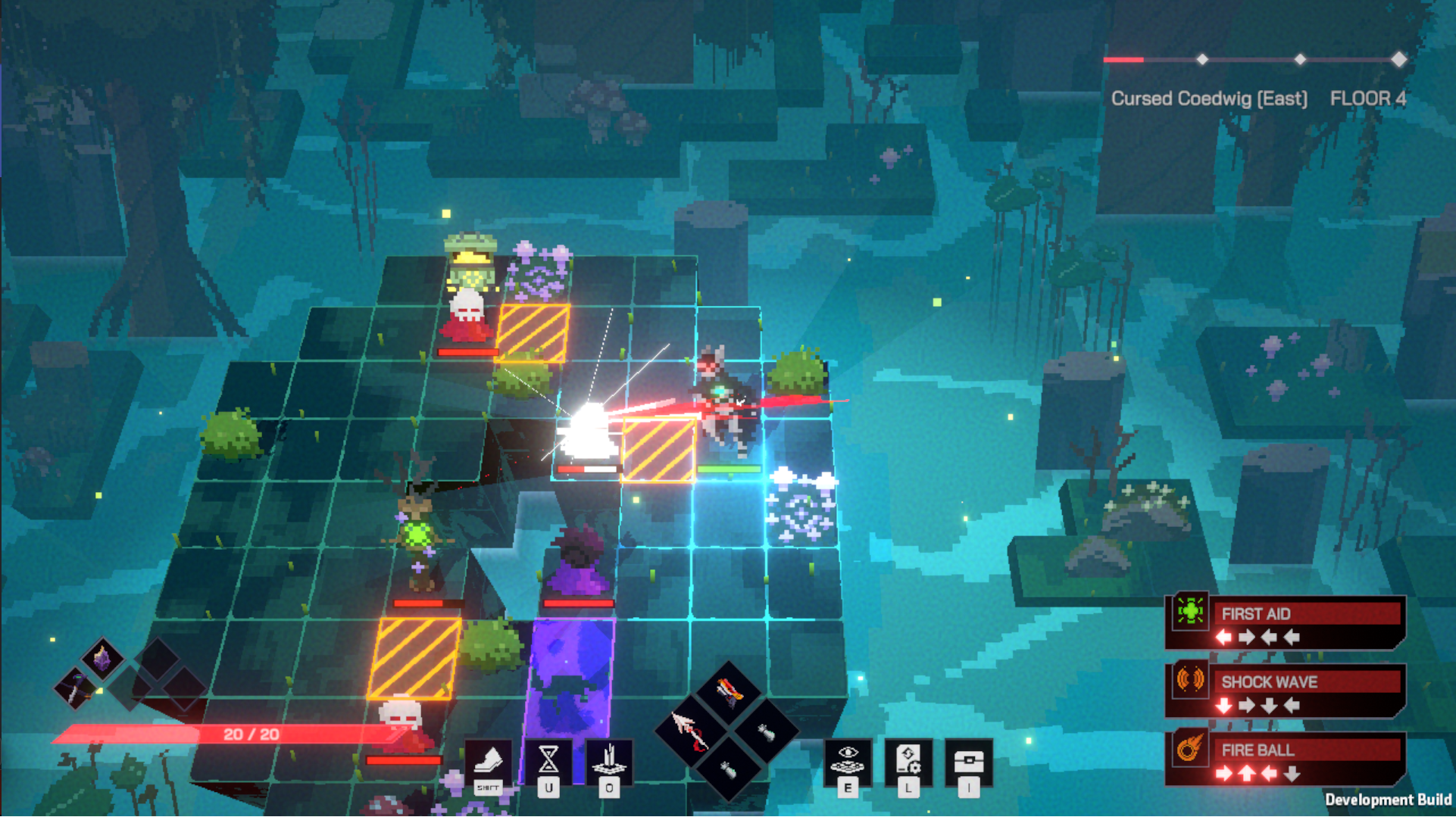This screenshot has width=1456, height=817.
Task: Select the hourglass wait turn icon
Action: (548, 760)
